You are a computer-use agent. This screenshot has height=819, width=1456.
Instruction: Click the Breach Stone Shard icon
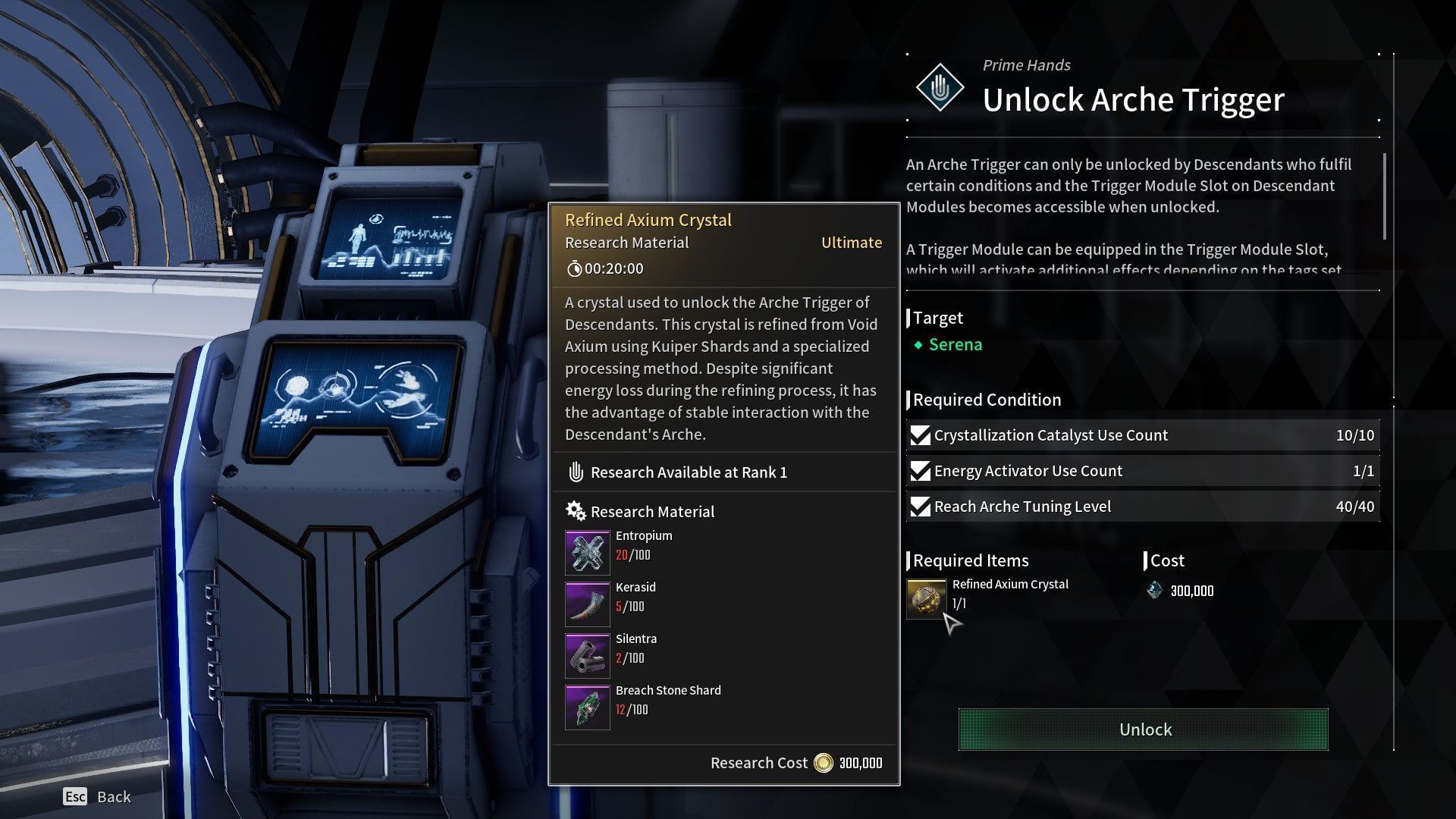(x=587, y=708)
